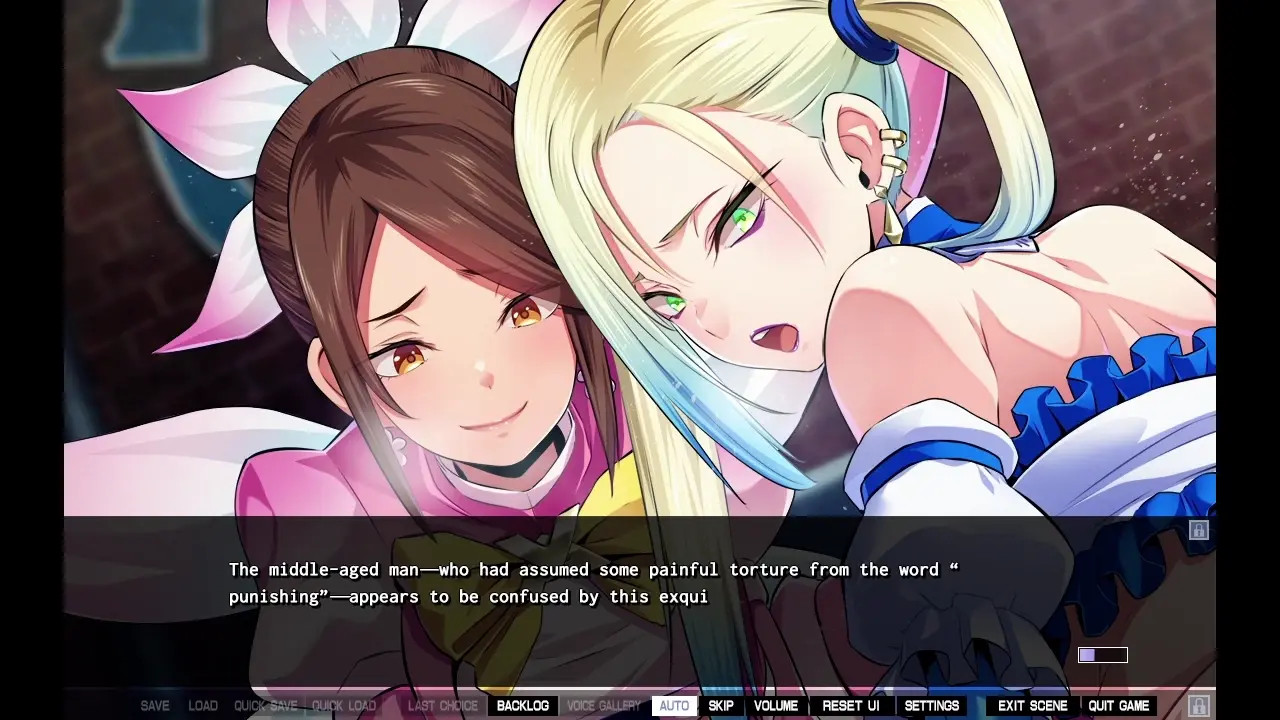
Task: Open the Voice Gallery
Action: point(604,706)
